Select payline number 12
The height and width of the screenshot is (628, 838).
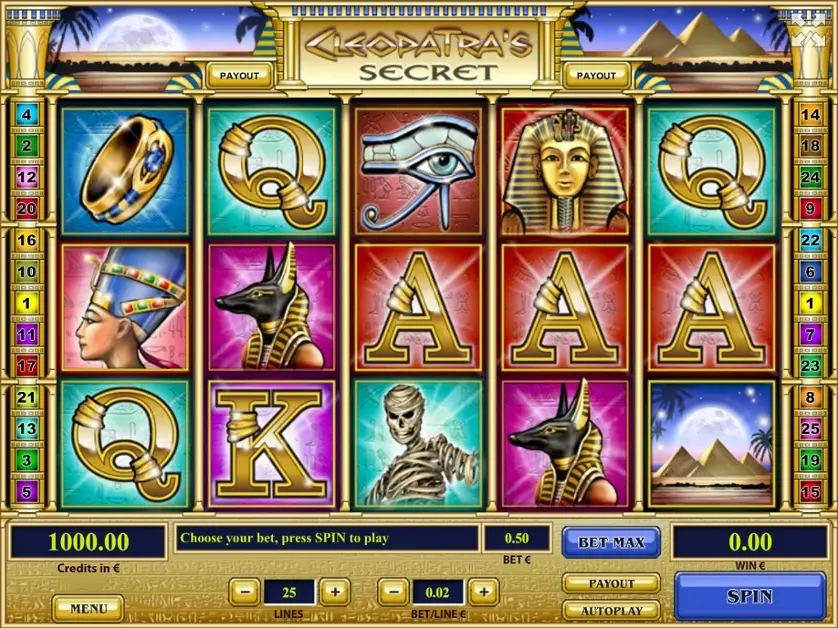click(27, 177)
